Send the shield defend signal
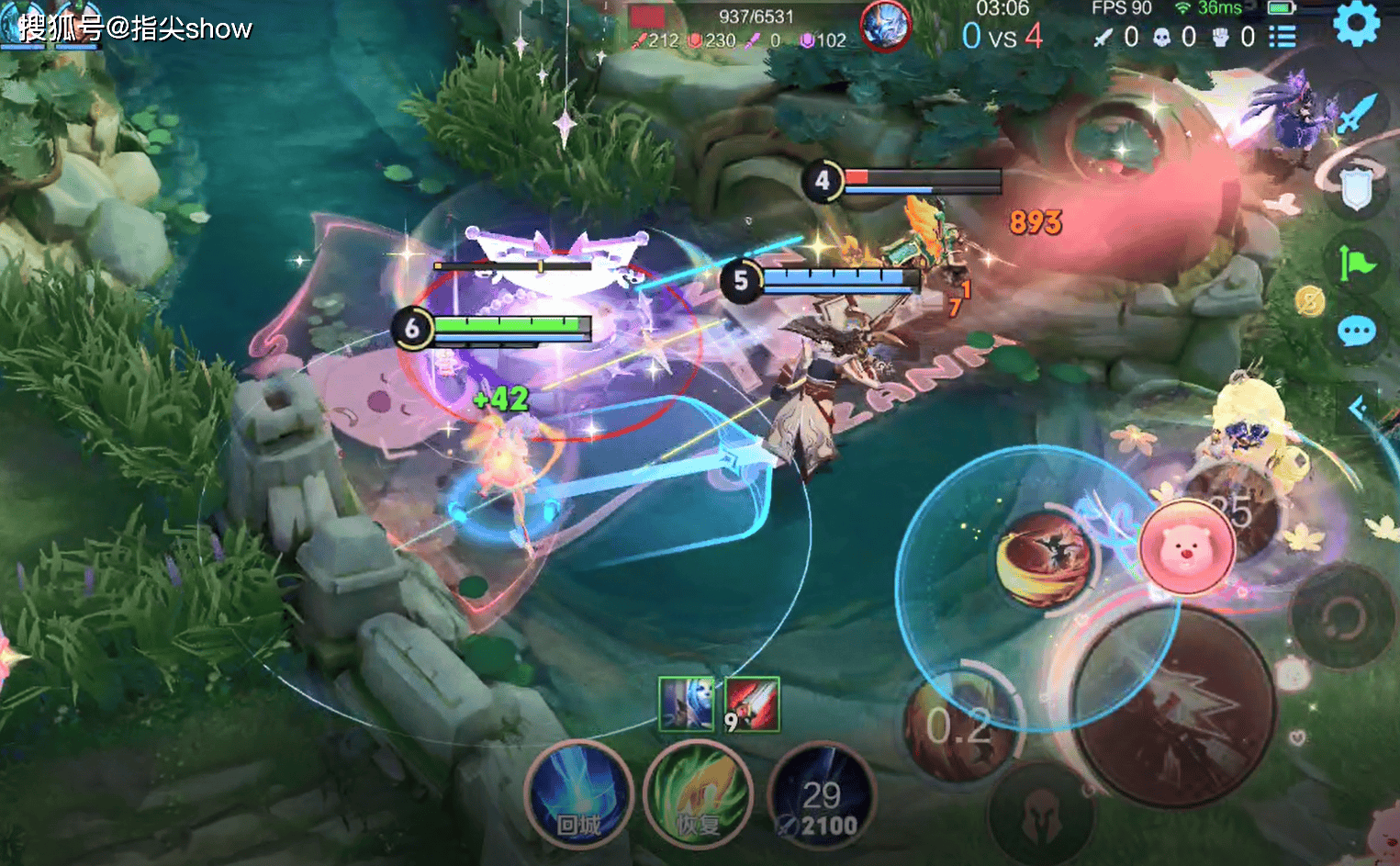 click(x=1356, y=188)
